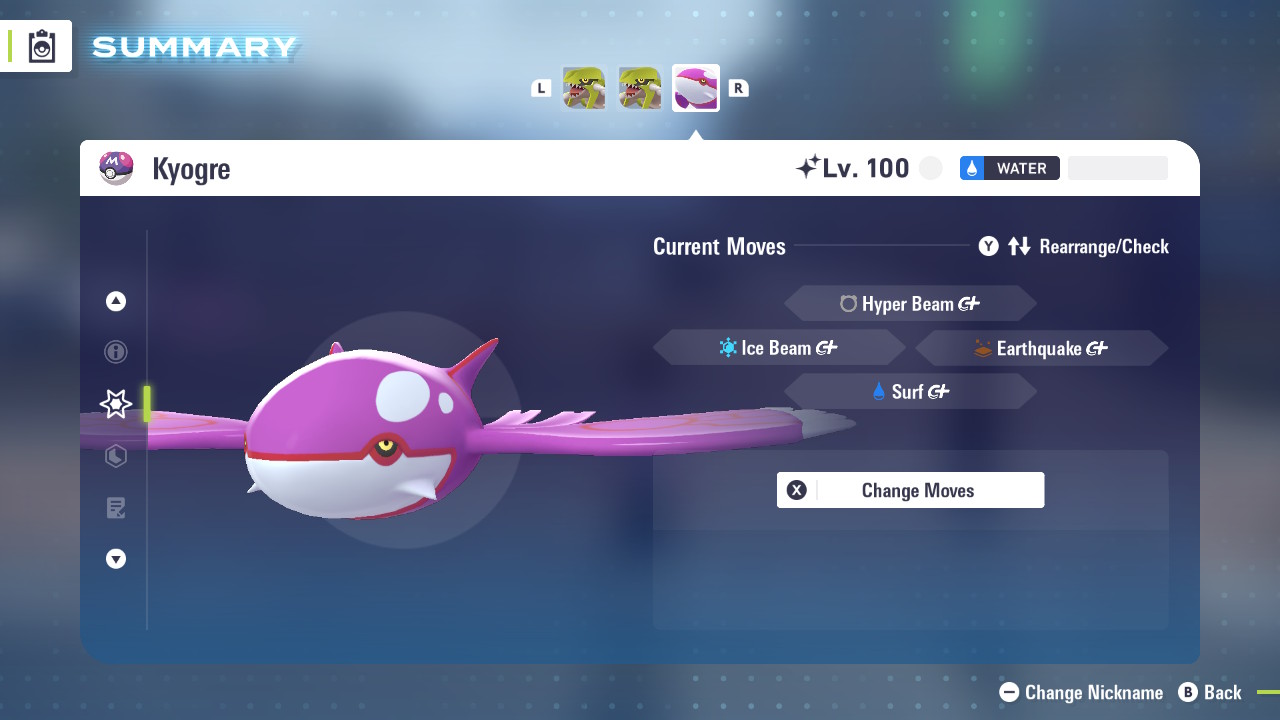Go to next summary page with down arrow

click(116, 559)
